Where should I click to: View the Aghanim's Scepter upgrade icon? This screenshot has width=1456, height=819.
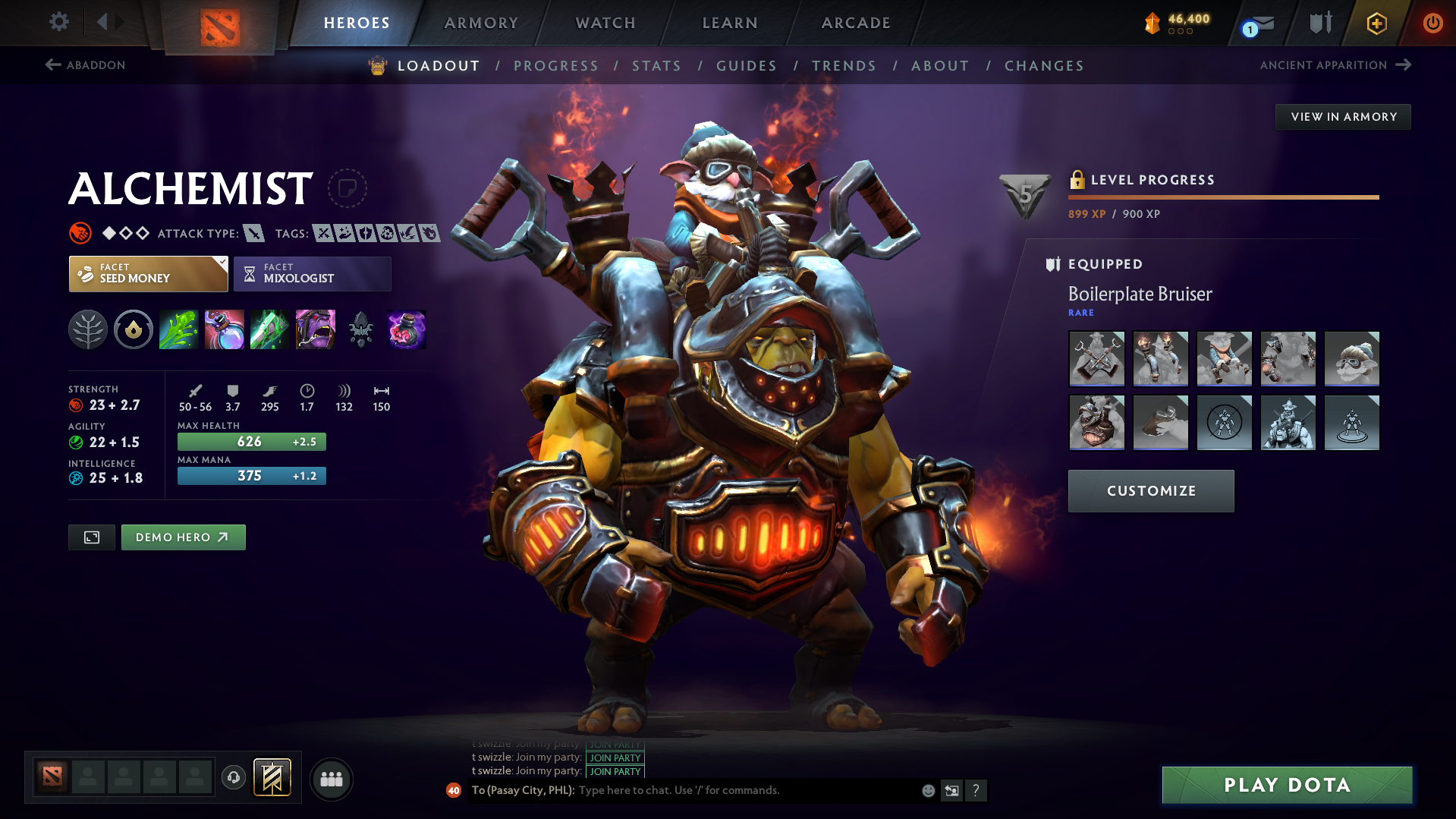click(360, 329)
